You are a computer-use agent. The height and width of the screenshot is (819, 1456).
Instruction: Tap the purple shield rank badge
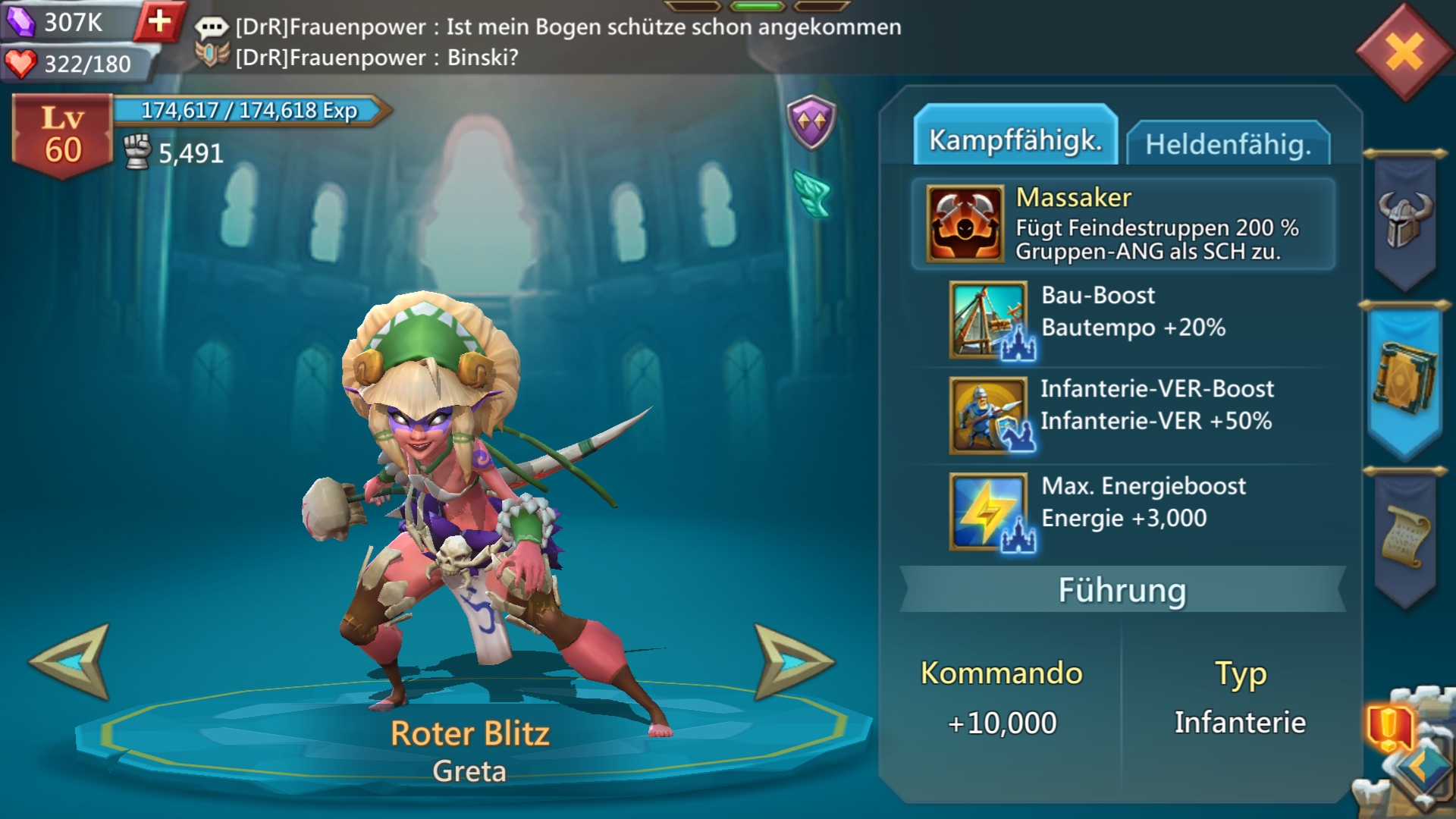coord(811,121)
